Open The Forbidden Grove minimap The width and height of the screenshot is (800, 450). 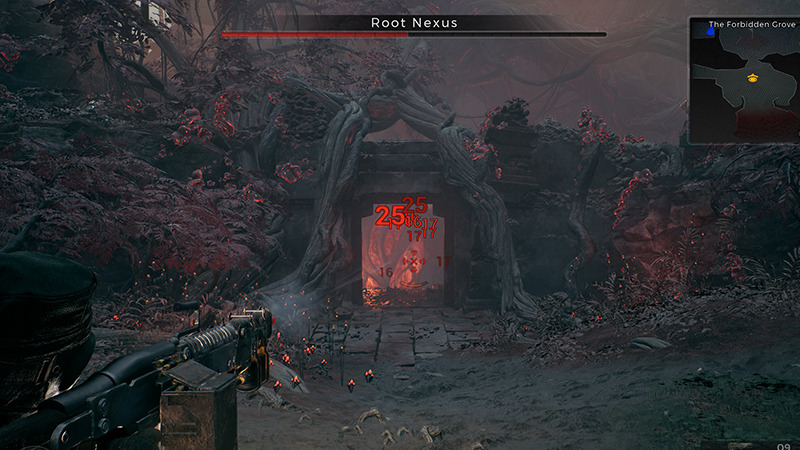[744, 80]
